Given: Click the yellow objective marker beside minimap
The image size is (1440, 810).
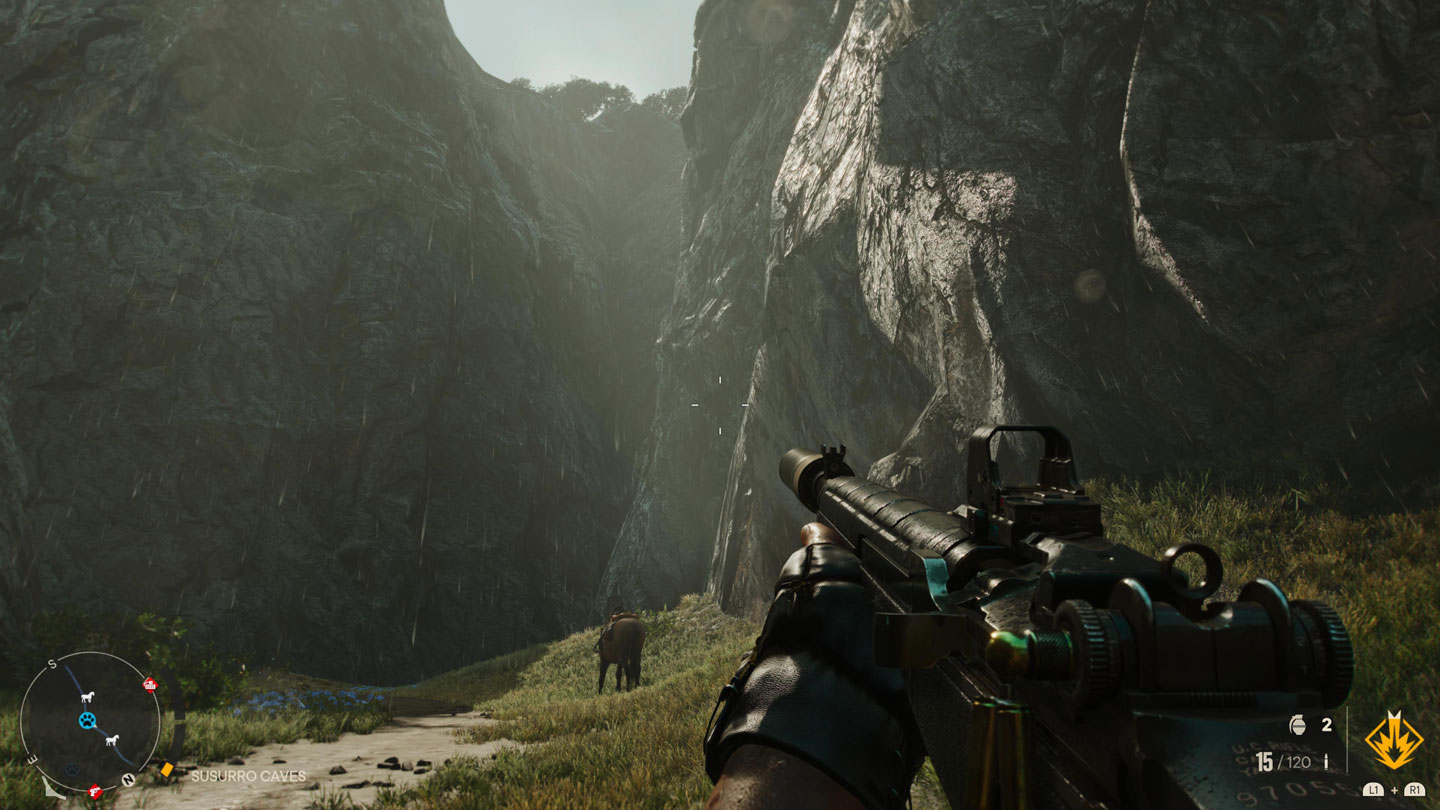Looking at the screenshot, I should (x=167, y=770).
